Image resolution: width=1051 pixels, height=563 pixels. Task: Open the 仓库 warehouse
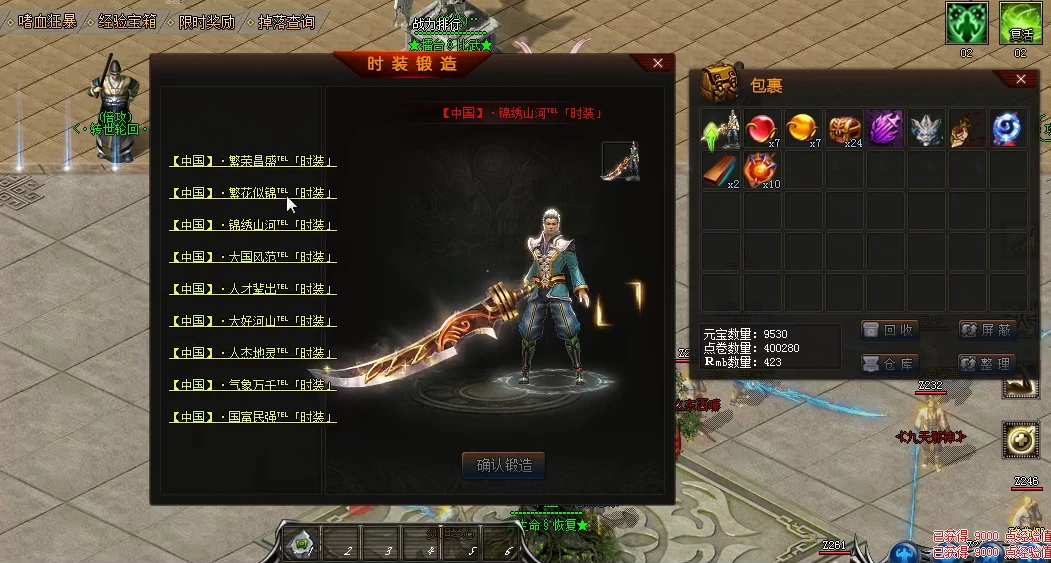coord(889,363)
